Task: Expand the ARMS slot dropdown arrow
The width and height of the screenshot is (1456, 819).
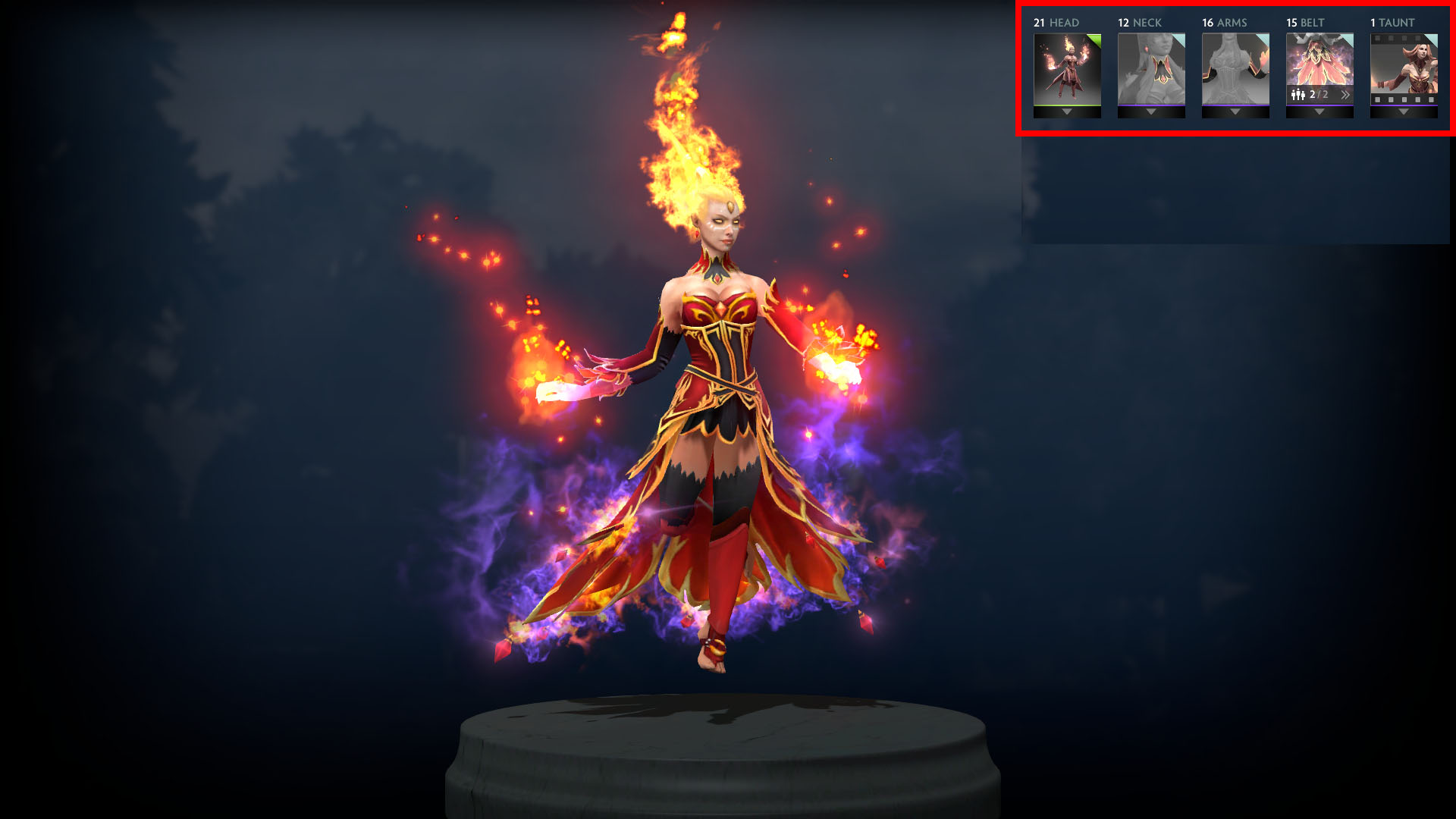Action: [1235, 111]
